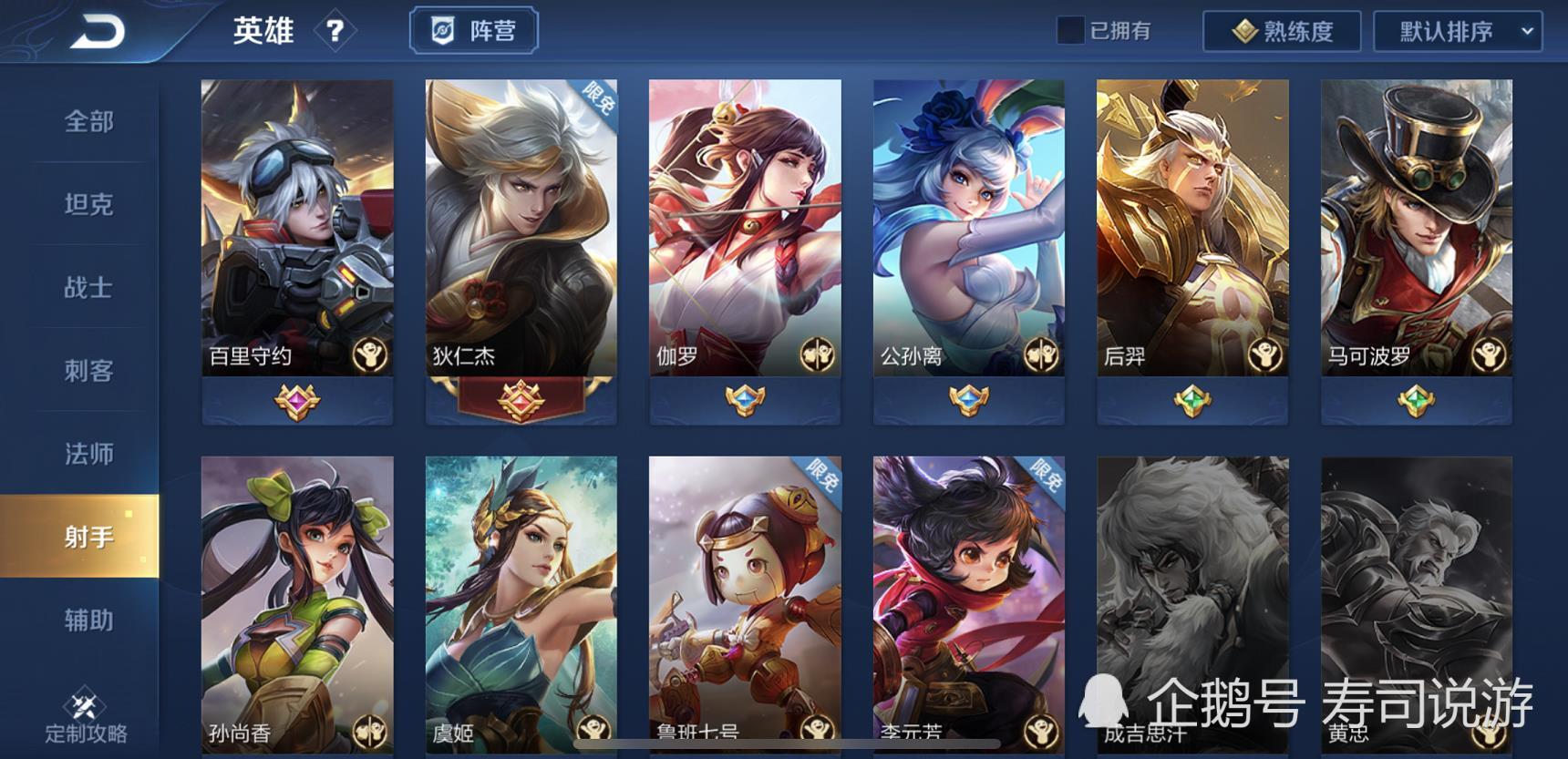Click the red mastery emblem under 狄仁杰
This screenshot has height=759, width=1568.
click(x=521, y=402)
